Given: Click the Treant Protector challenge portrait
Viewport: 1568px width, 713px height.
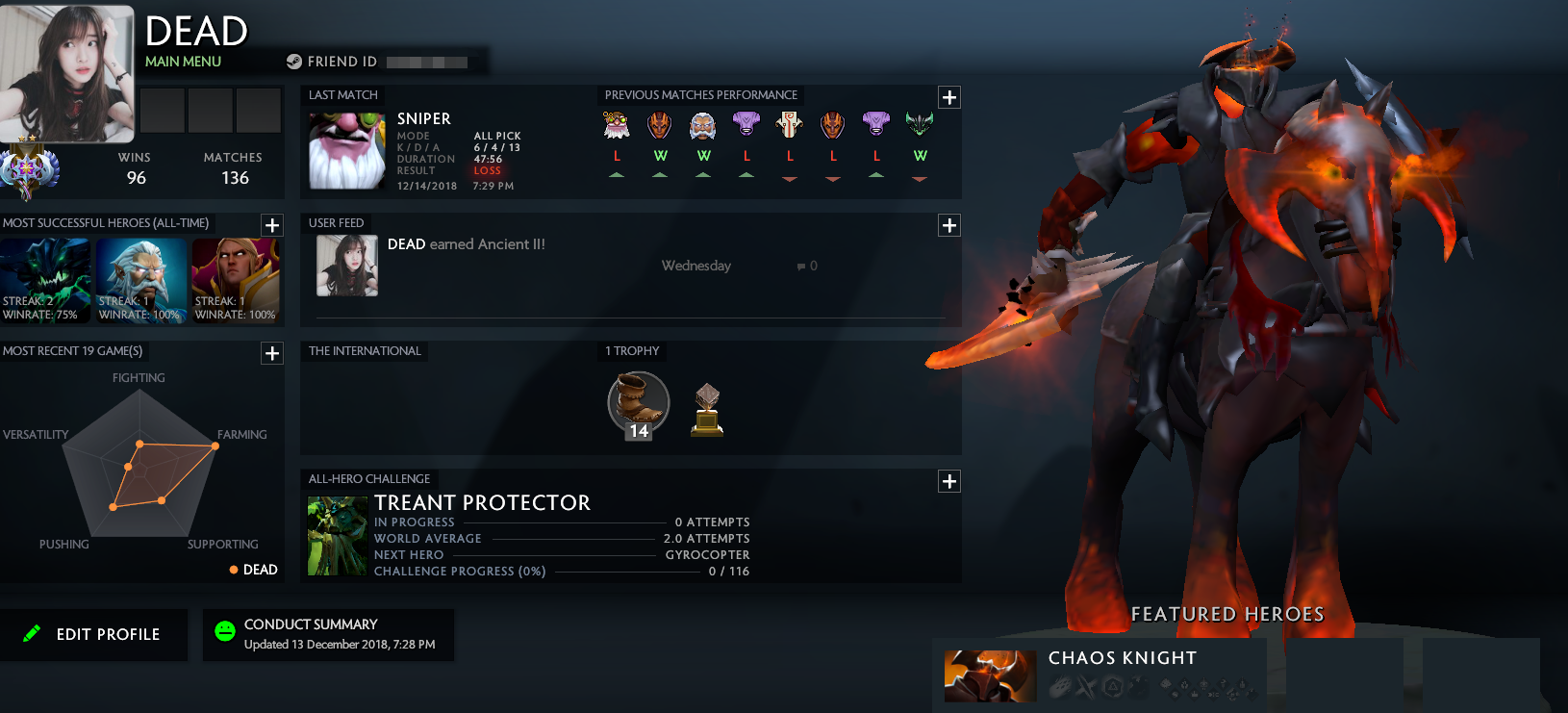Looking at the screenshot, I should (x=336, y=535).
